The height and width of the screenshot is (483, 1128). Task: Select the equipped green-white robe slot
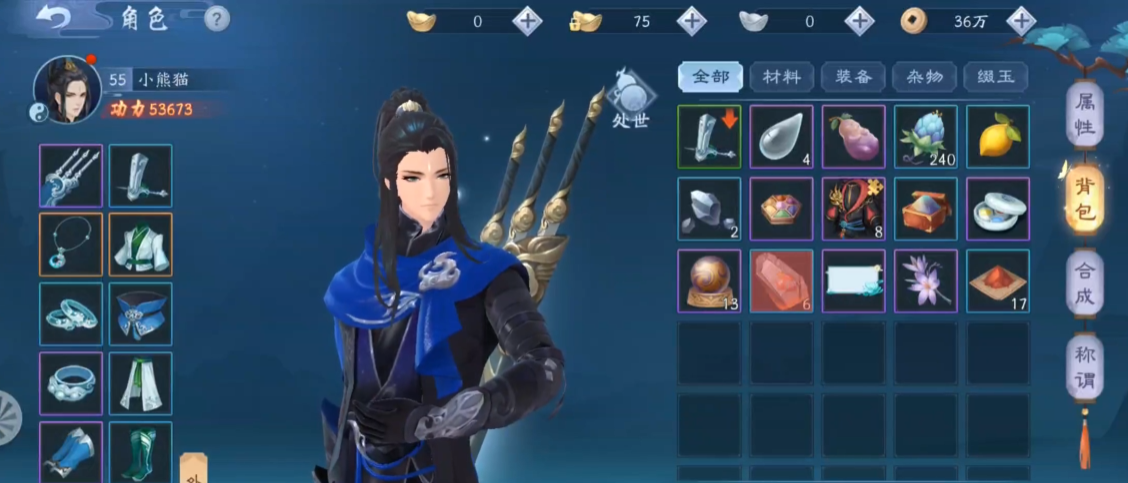coord(140,244)
